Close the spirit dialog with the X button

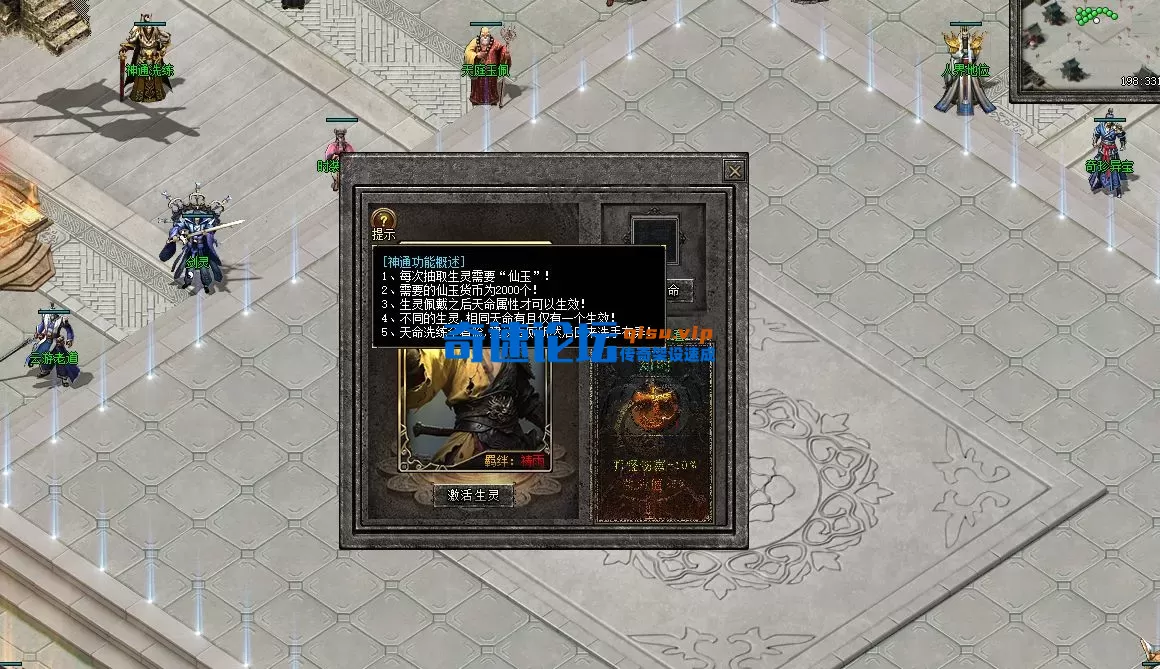pos(735,171)
